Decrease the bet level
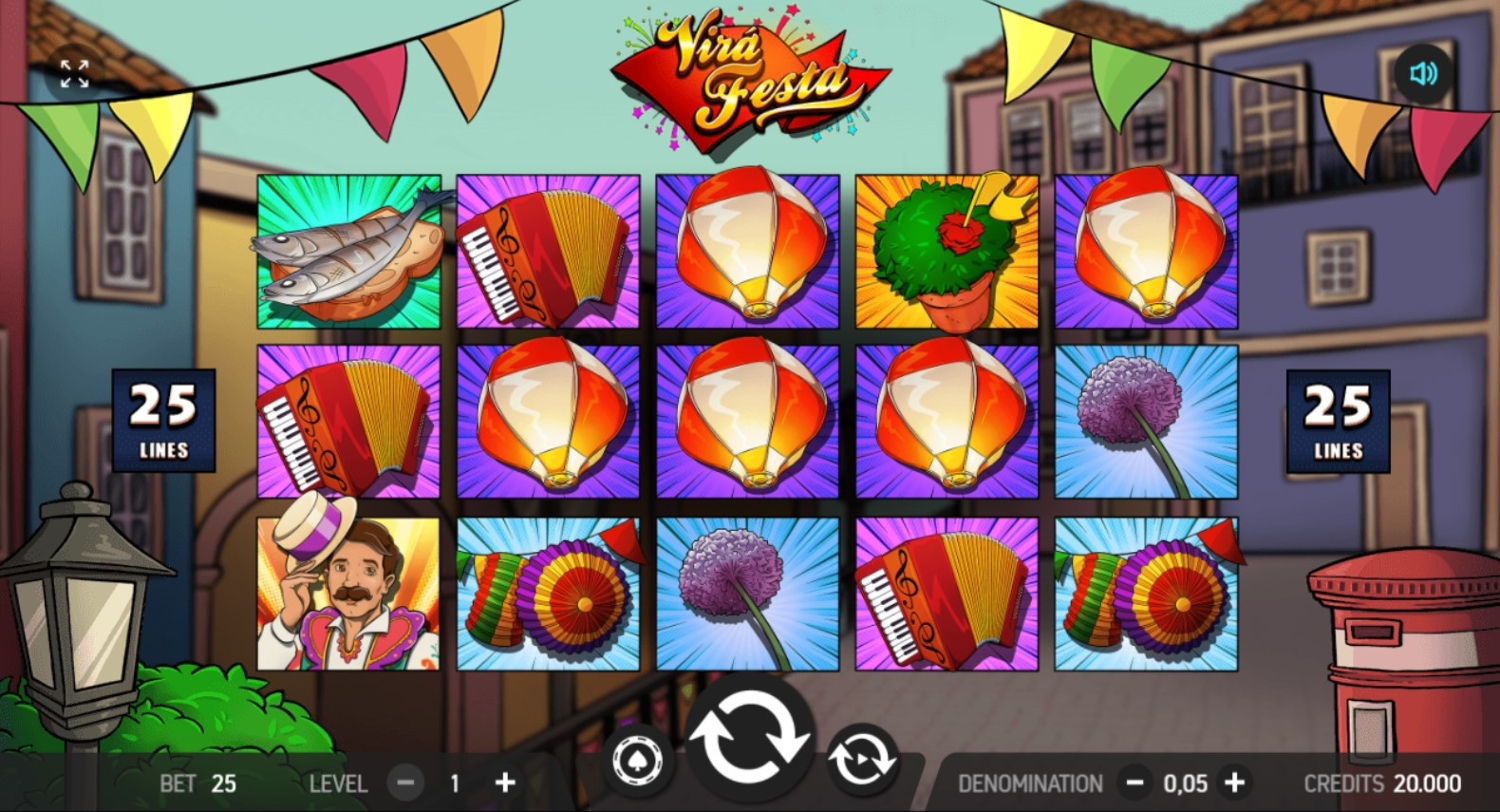Image resolution: width=1500 pixels, height=812 pixels. (405, 783)
